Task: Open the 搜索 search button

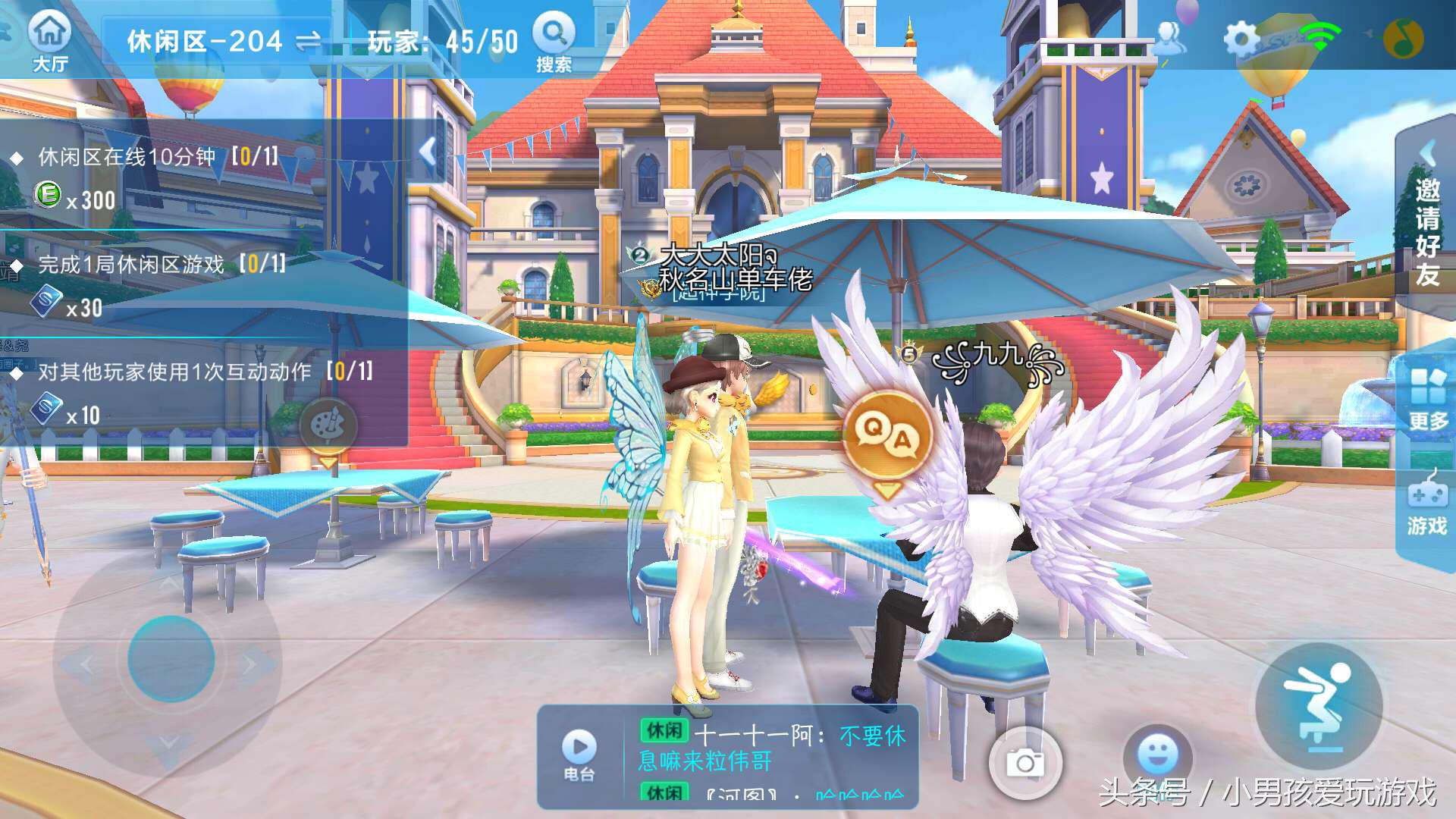Action: click(554, 42)
